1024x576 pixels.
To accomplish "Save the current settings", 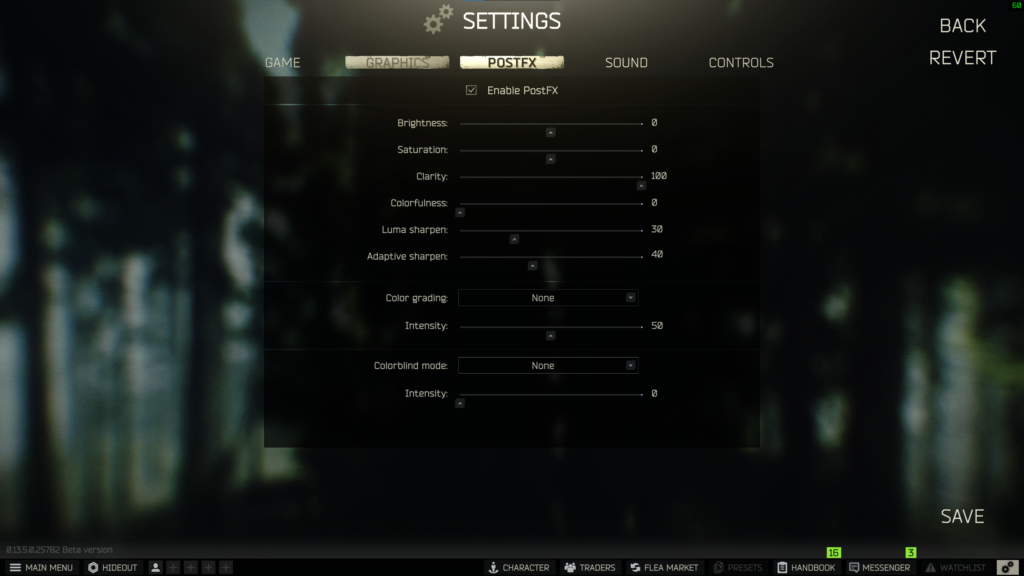I will click(x=962, y=517).
